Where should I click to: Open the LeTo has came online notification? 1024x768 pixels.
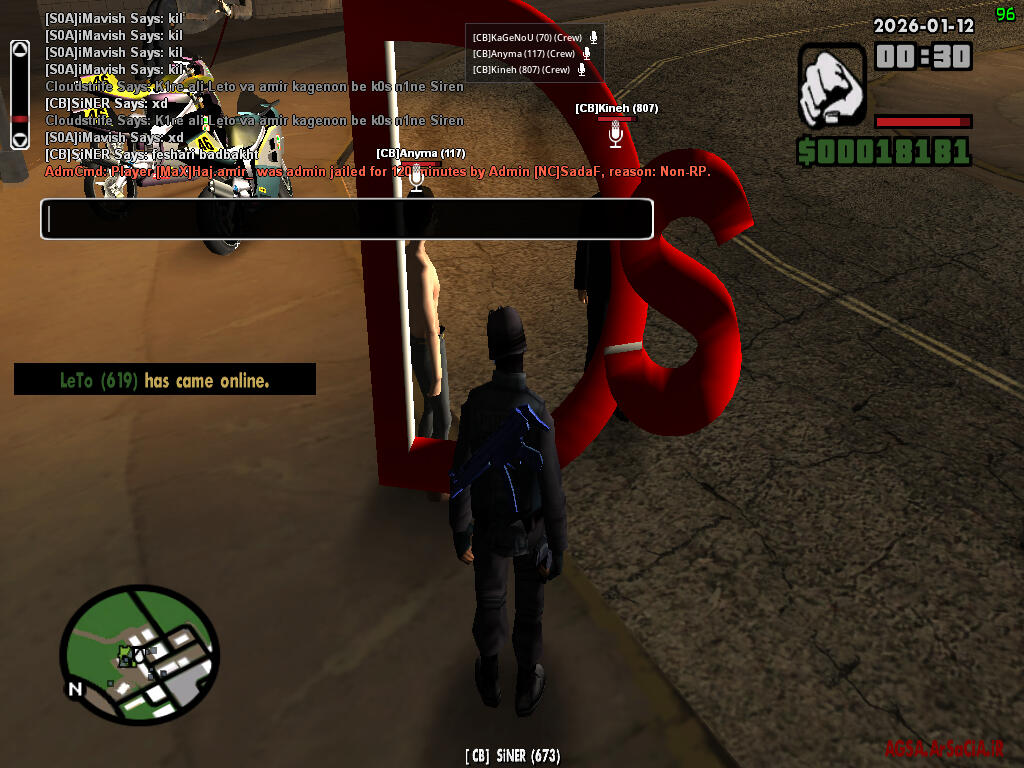[165, 380]
